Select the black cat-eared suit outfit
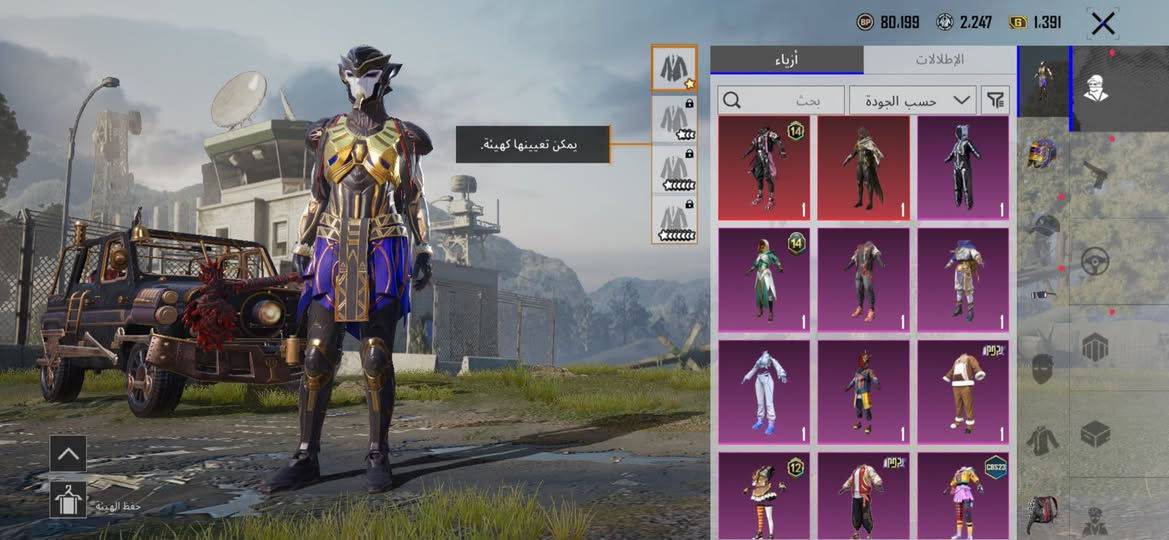The height and width of the screenshot is (540, 1169). coord(963,167)
